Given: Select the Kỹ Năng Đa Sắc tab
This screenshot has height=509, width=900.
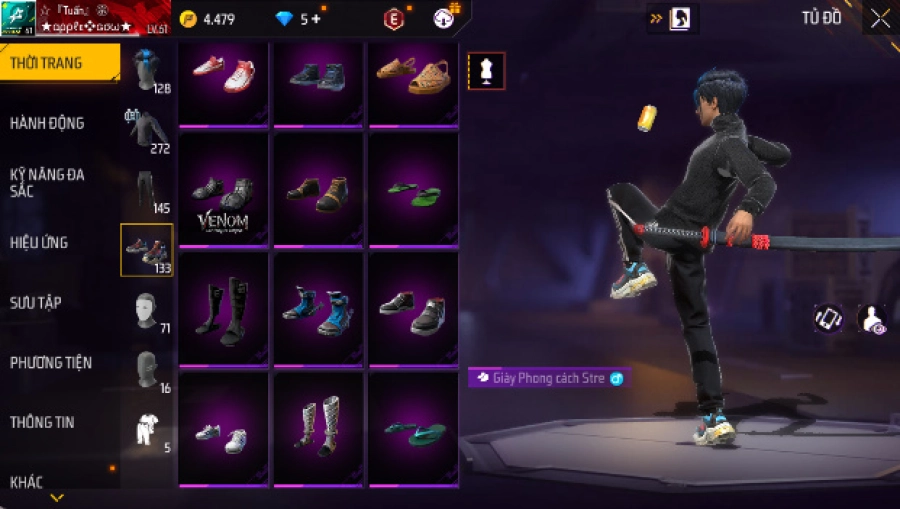Looking at the screenshot, I should tap(47, 182).
